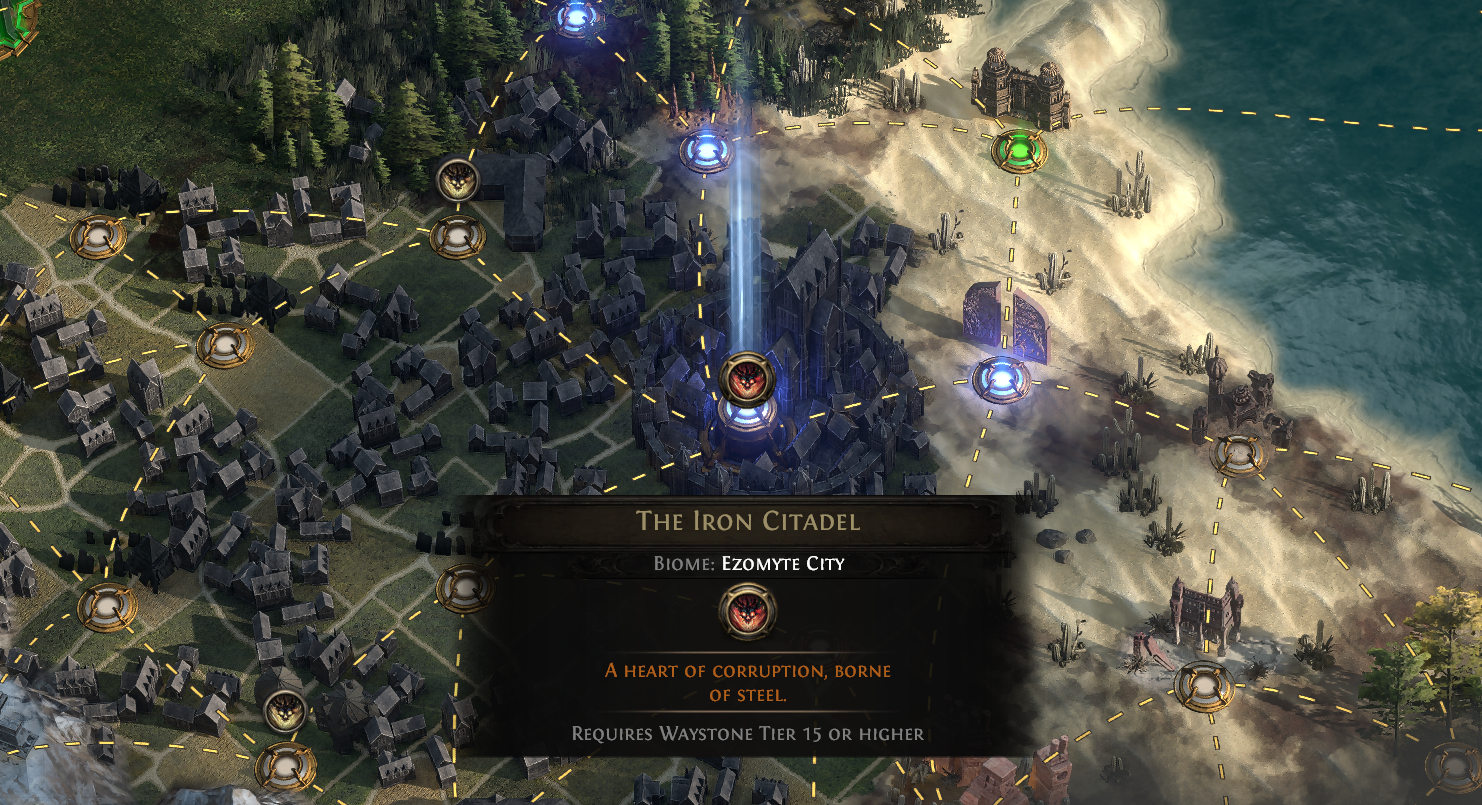Choose the green completed node by the domed temple
The width and height of the screenshot is (1482, 805).
pyautogui.click(x=1019, y=151)
